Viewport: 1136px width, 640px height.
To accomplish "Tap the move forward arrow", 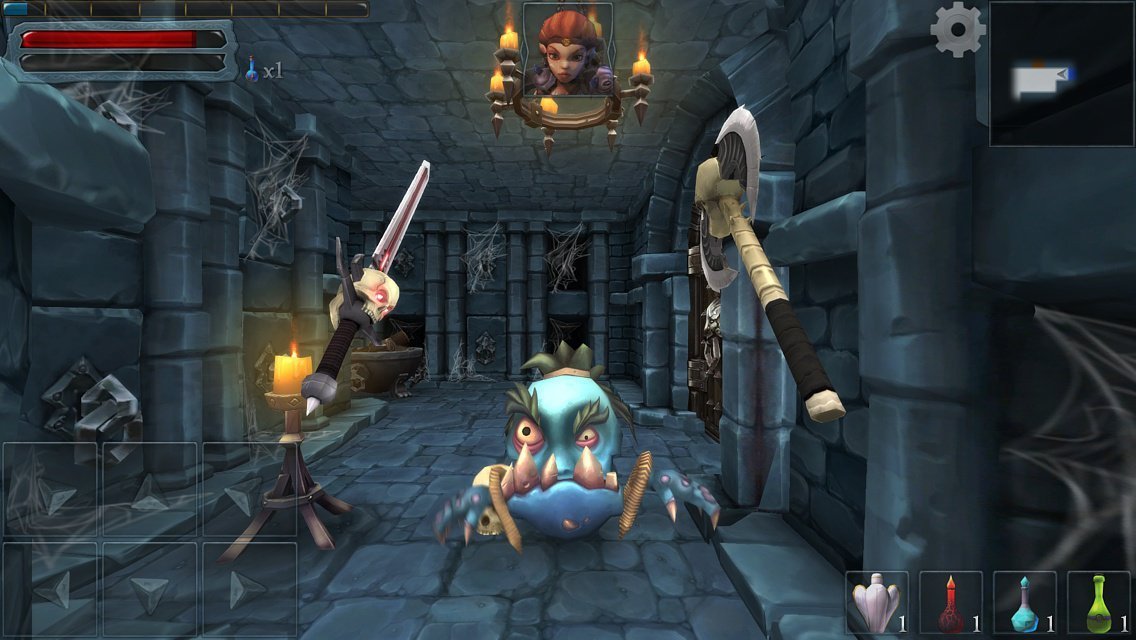I will tap(150, 490).
